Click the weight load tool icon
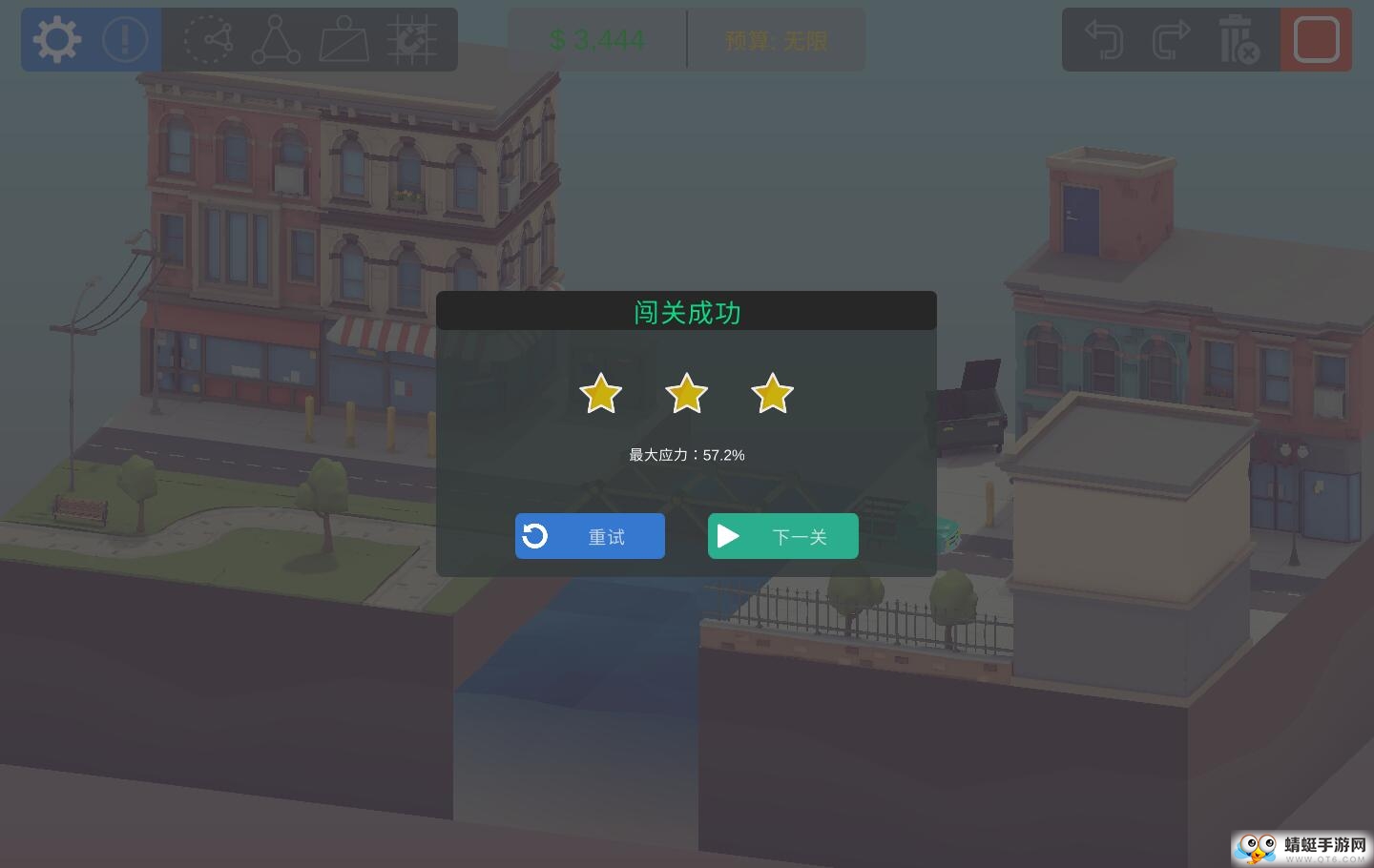The height and width of the screenshot is (868, 1374). point(344,39)
